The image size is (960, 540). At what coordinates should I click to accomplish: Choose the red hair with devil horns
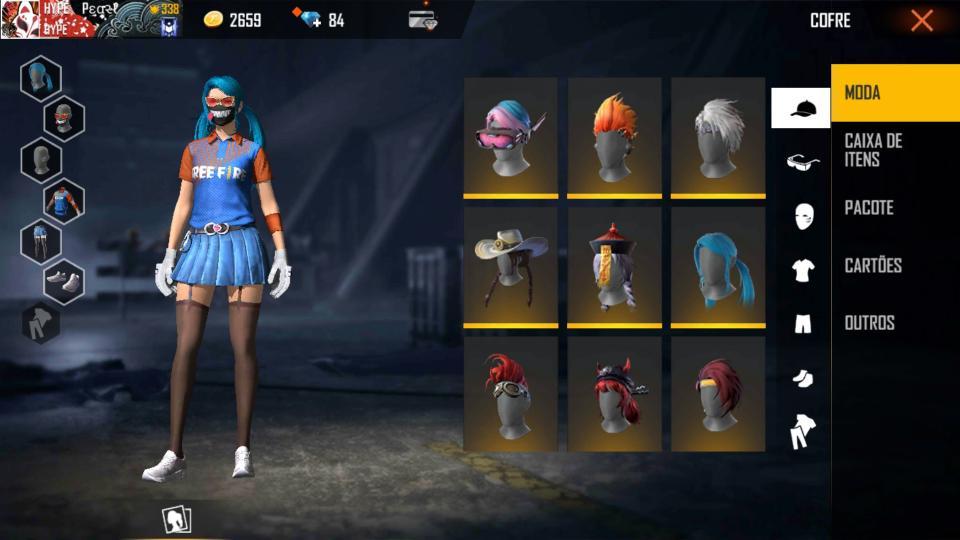[x=614, y=394]
